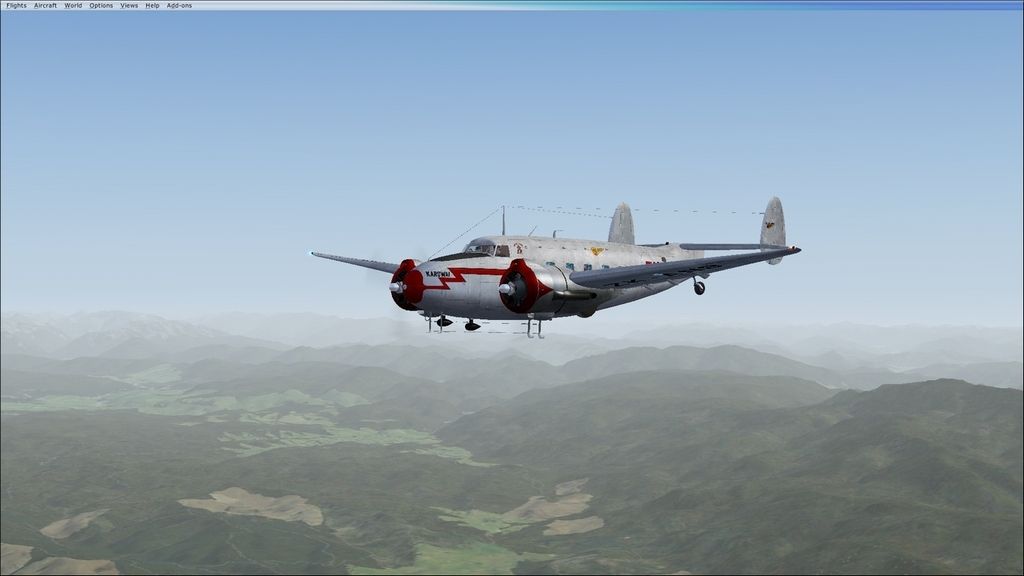Open the Help menu

click(152, 5)
